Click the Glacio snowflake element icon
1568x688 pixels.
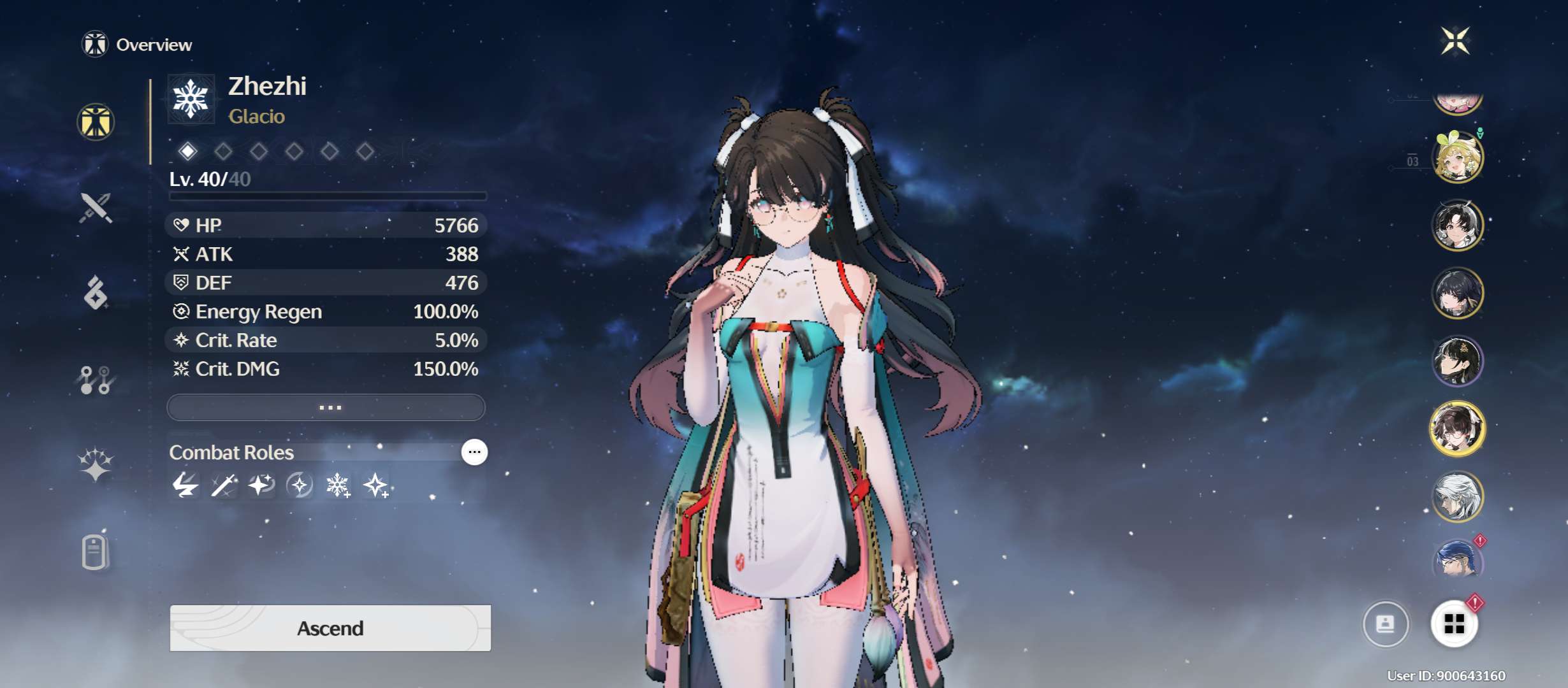(191, 99)
